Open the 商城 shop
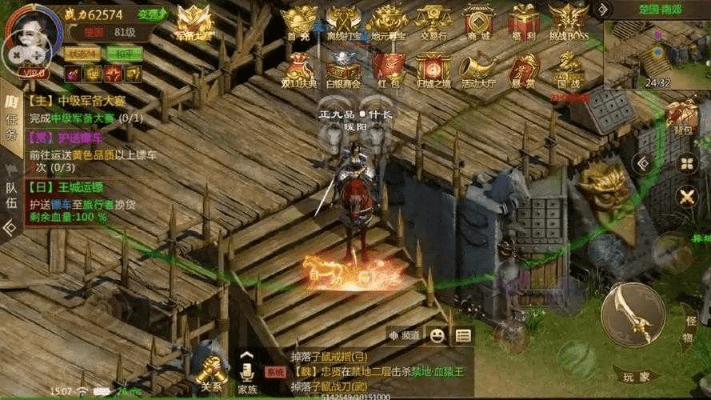Viewport: 711px width, 400px height. 479,22
